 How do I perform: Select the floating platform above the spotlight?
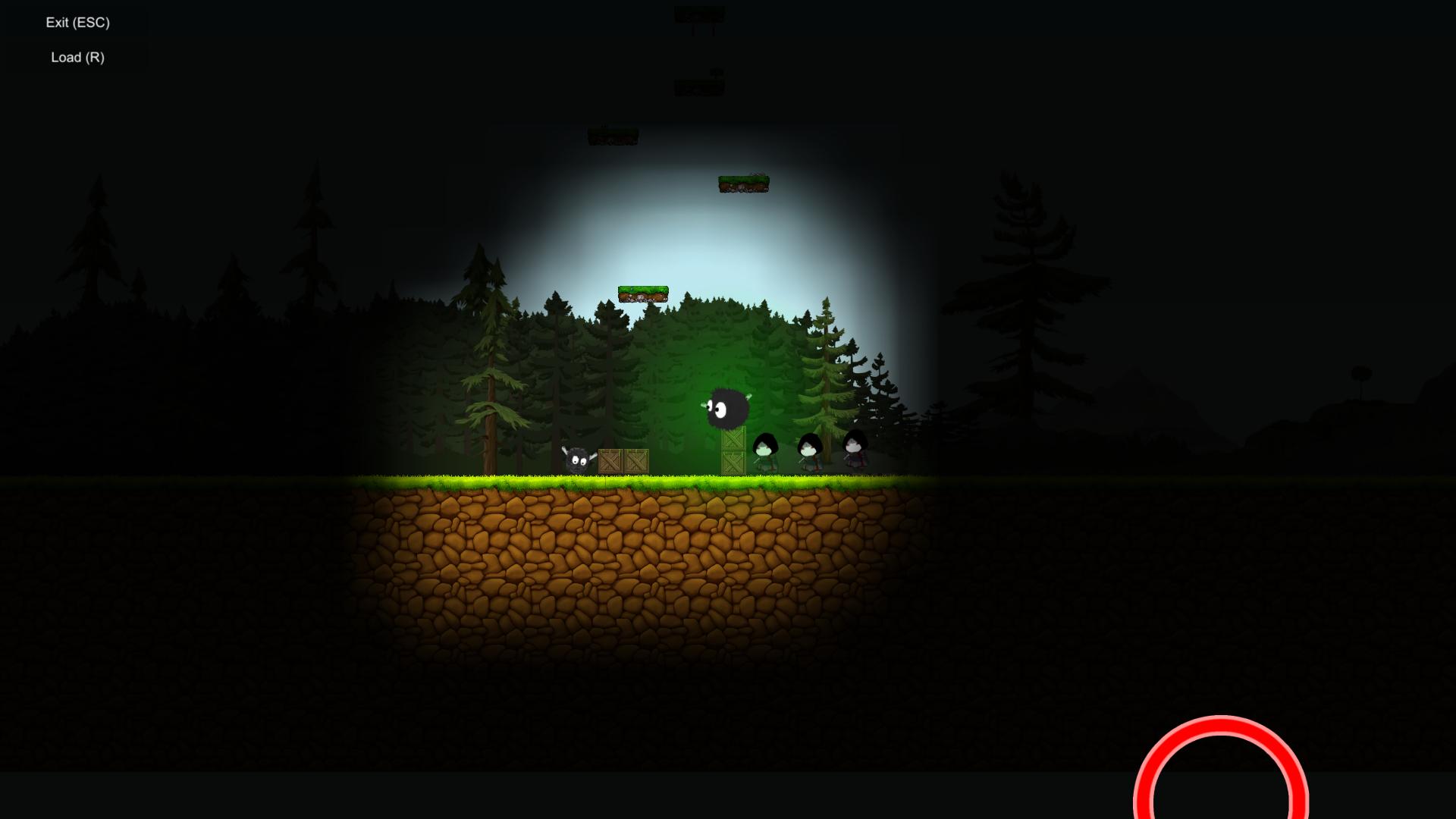point(743,184)
